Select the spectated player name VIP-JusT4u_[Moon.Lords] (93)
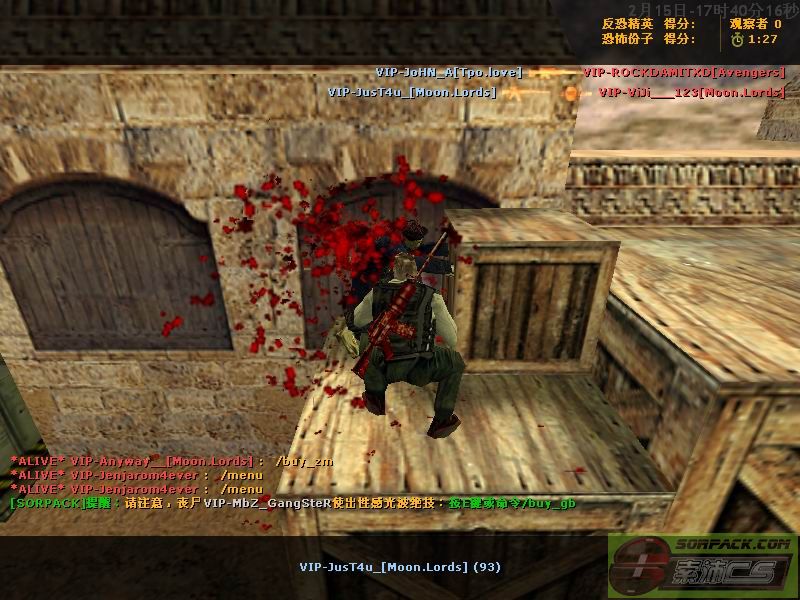This screenshot has width=800, height=600. 400,567
